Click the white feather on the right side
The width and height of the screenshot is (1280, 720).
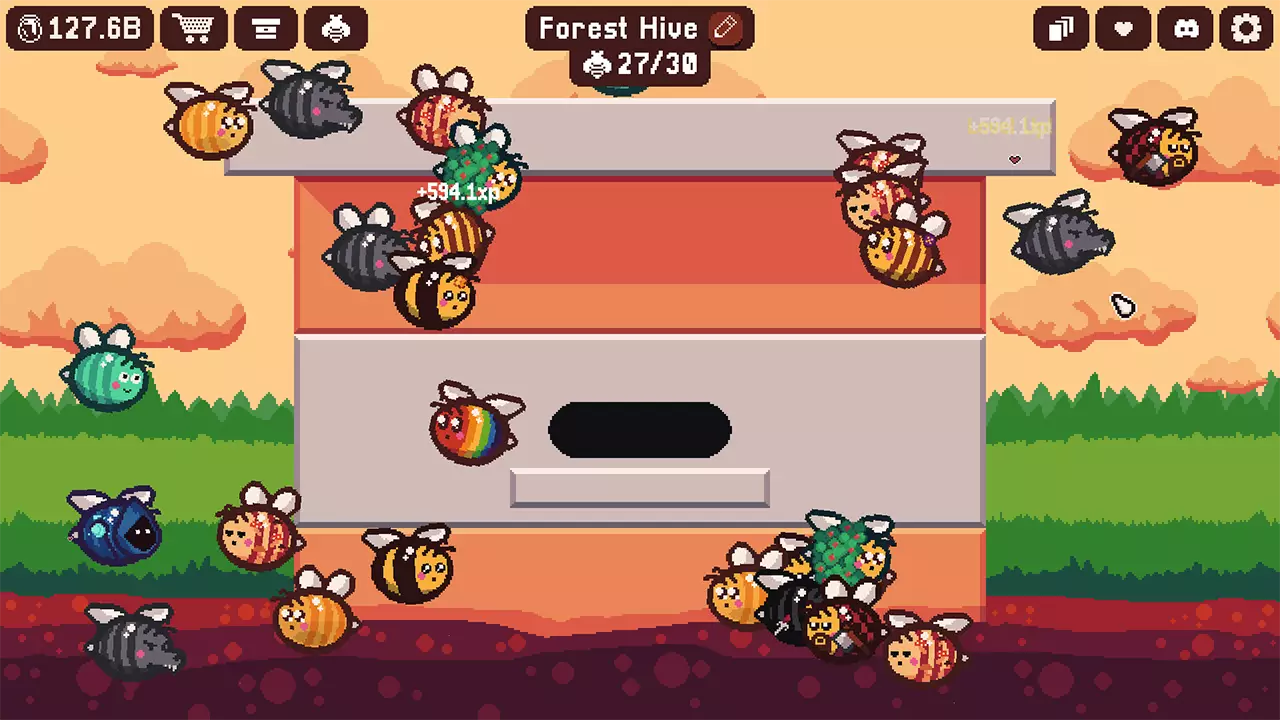(1122, 306)
